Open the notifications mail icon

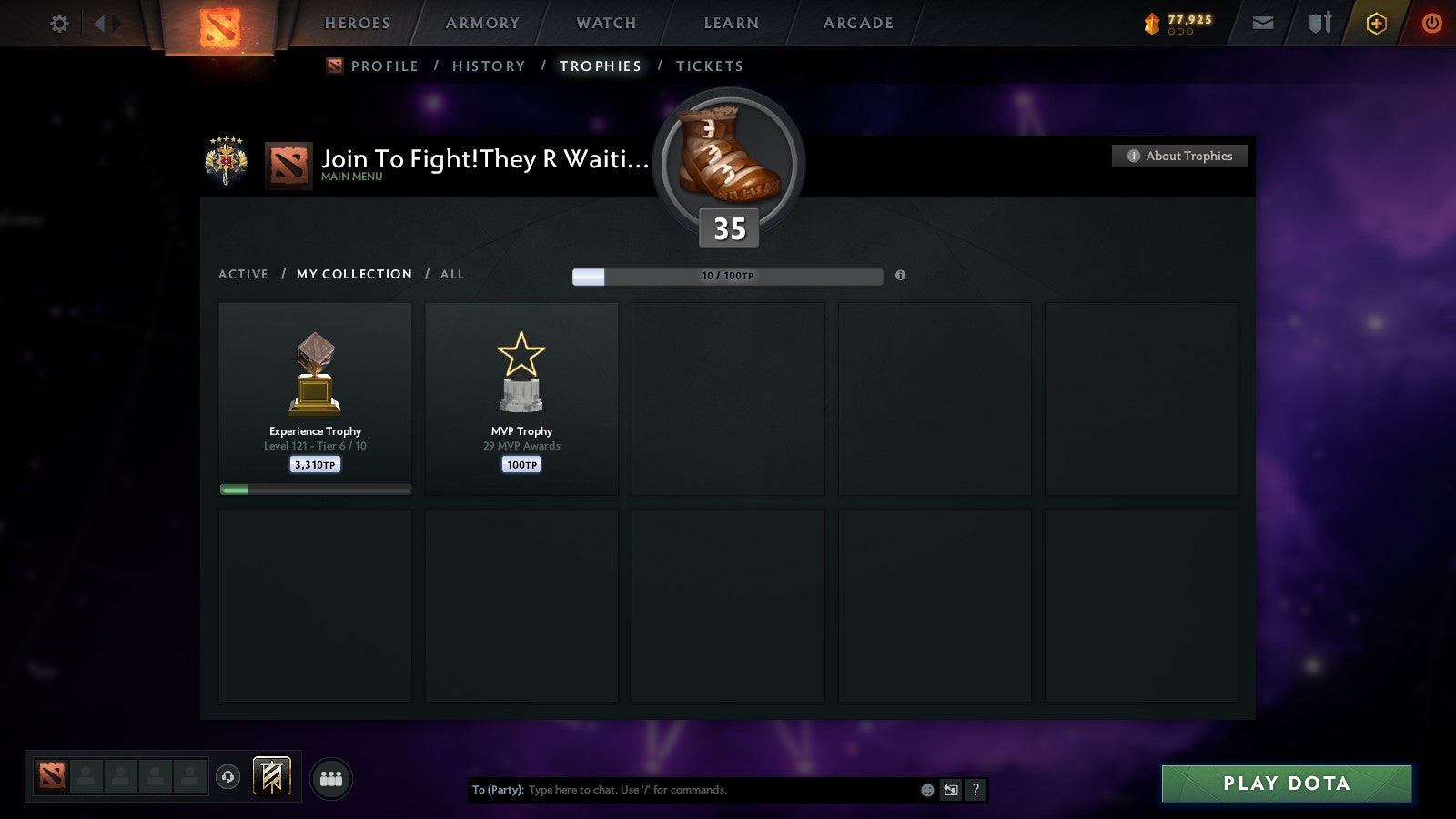[x=1263, y=23]
